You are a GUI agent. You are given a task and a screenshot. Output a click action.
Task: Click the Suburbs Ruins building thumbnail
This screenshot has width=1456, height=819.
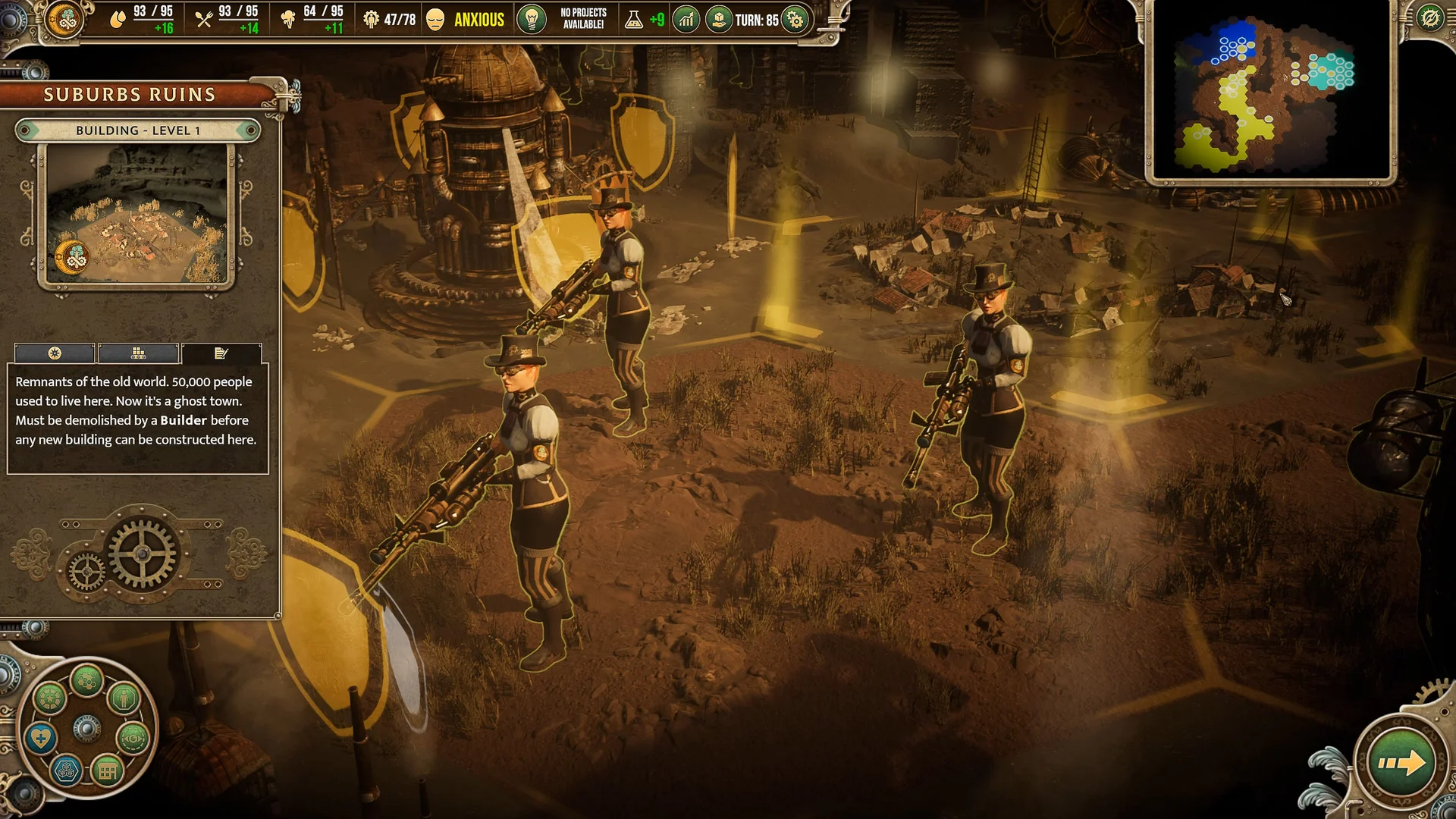(136, 215)
